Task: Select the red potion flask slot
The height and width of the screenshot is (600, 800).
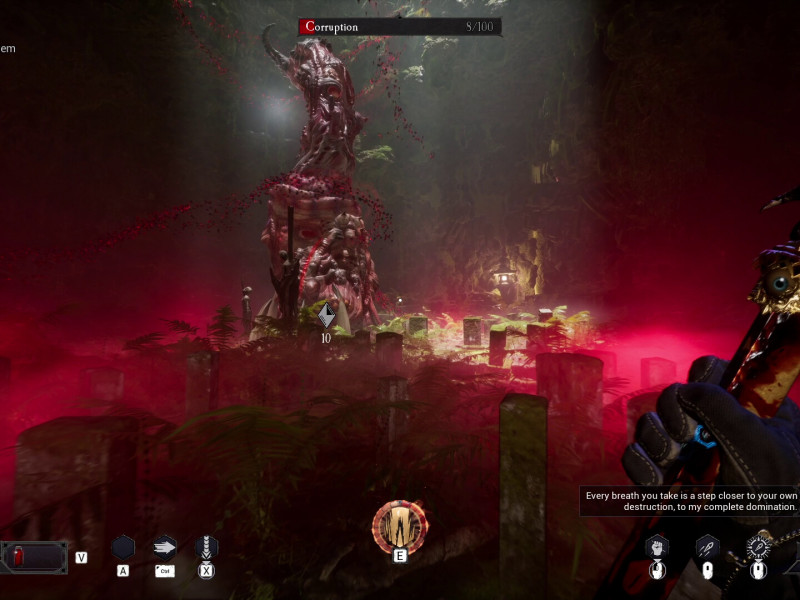Action: pos(33,556)
